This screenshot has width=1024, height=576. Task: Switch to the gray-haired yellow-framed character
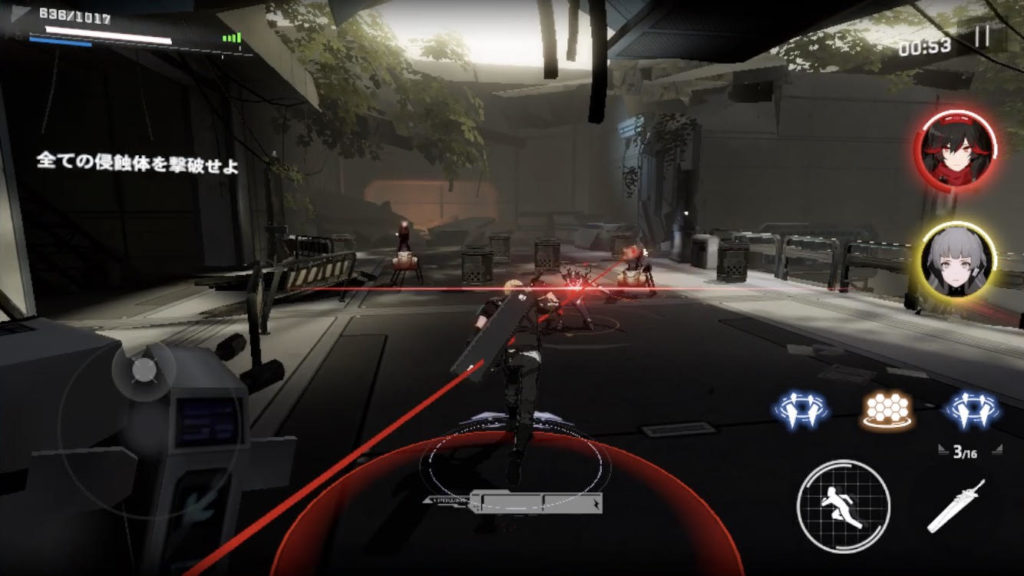[x=957, y=260]
